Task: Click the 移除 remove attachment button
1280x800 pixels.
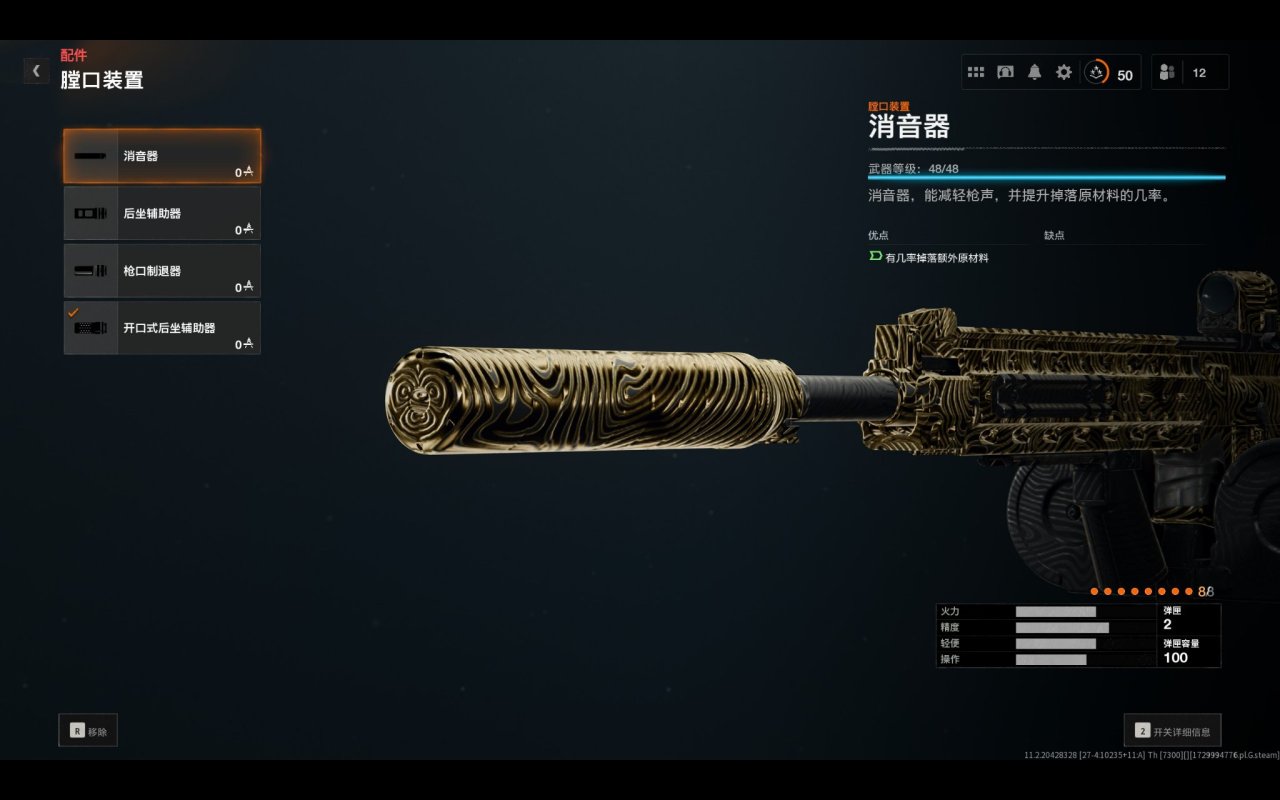Action: click(88, 731)
